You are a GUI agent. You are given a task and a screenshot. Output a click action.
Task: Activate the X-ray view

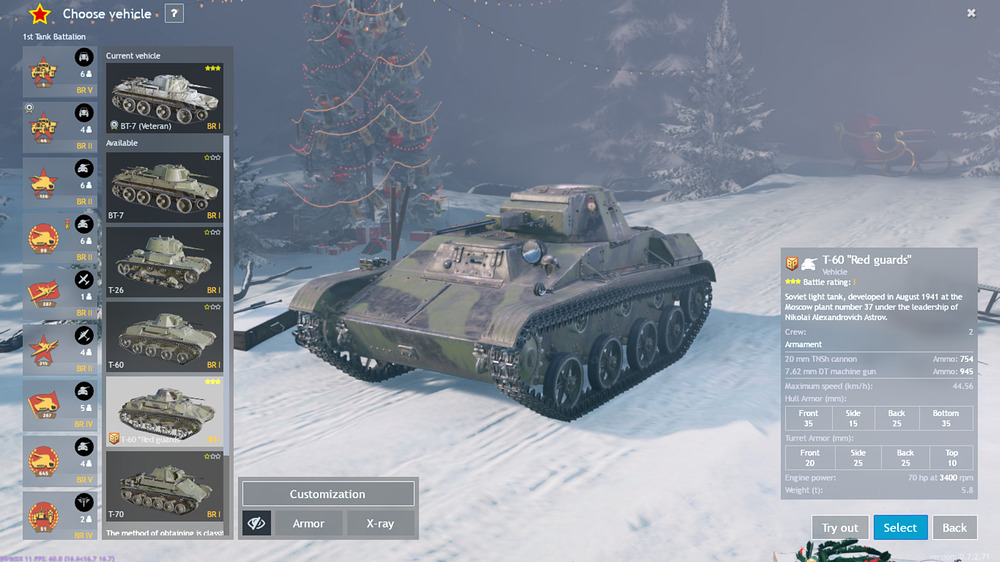click(380, 523)
